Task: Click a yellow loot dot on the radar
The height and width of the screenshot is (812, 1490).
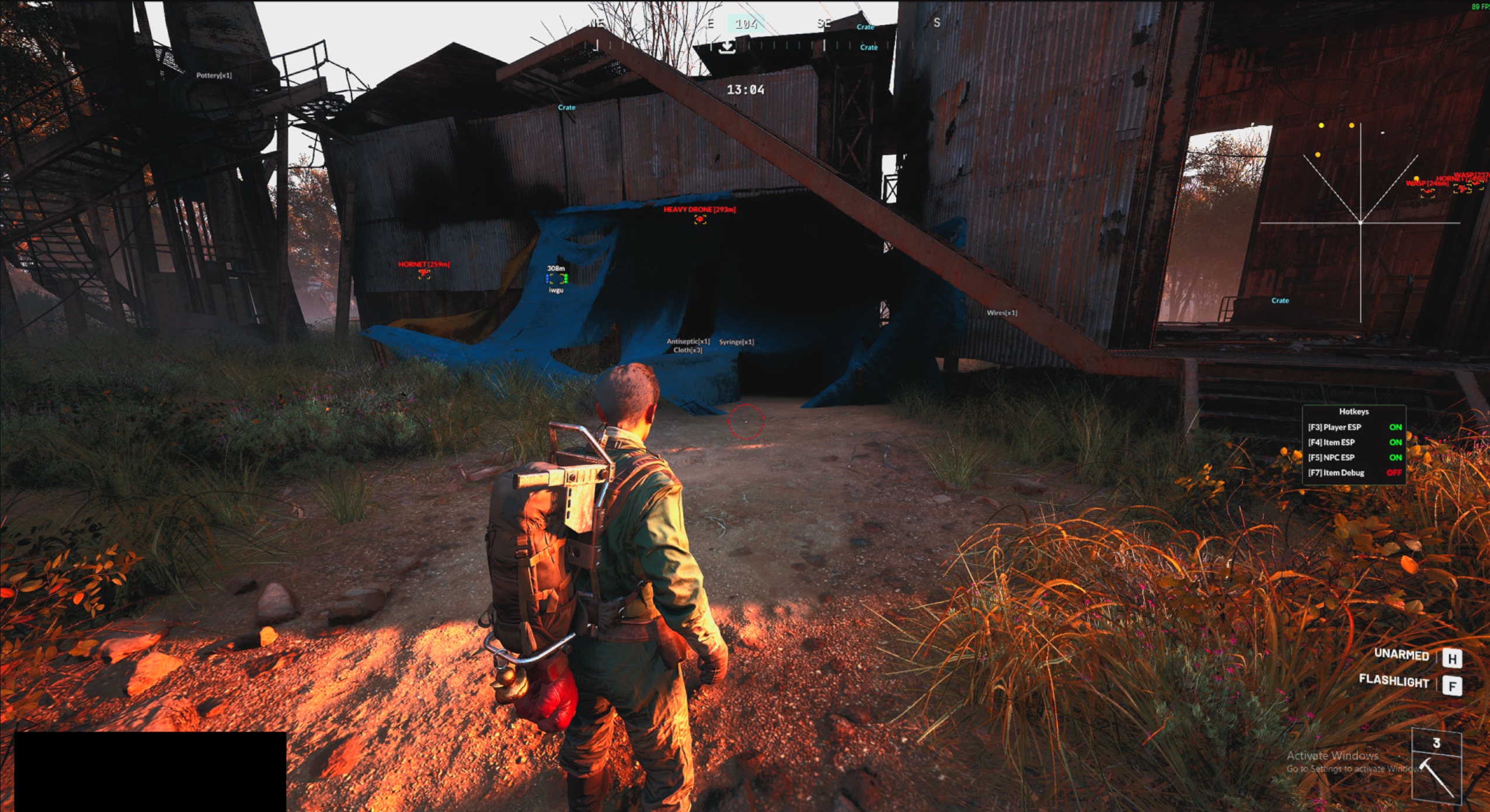Action: [x=1321, y=124]
